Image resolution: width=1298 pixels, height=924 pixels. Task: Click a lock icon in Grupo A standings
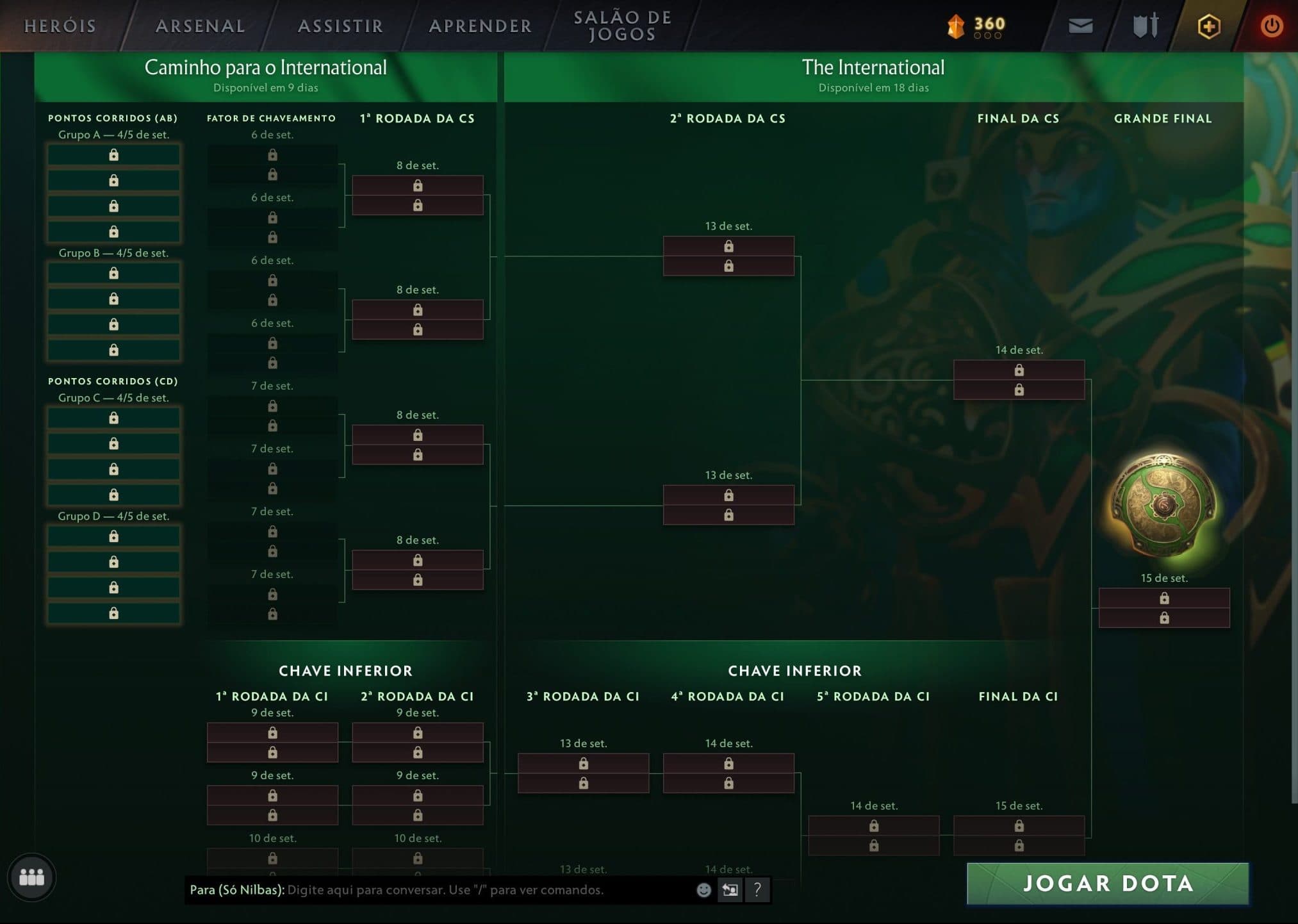pyautogui.click(x=113, y=154)
